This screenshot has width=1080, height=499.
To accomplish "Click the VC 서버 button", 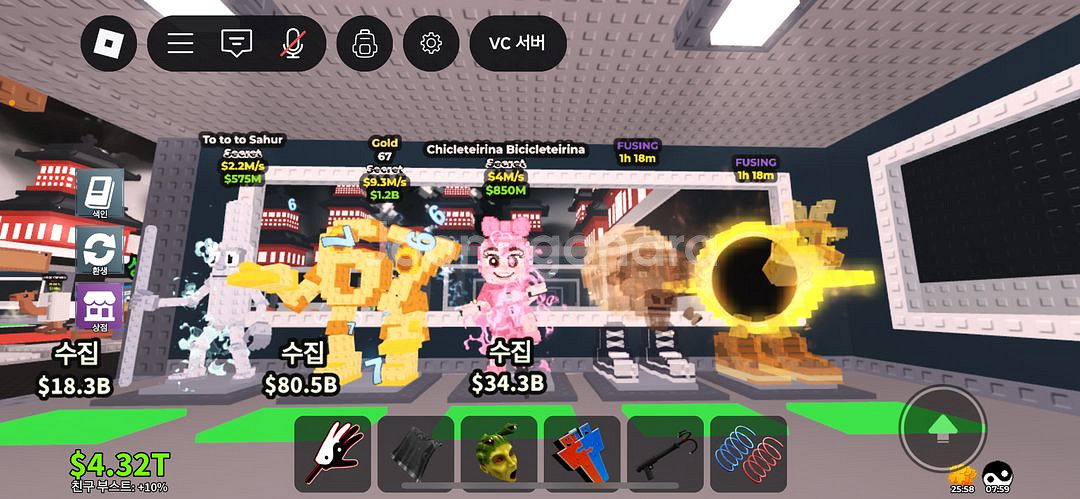I will pyautogui.click(x=517, y=44).
